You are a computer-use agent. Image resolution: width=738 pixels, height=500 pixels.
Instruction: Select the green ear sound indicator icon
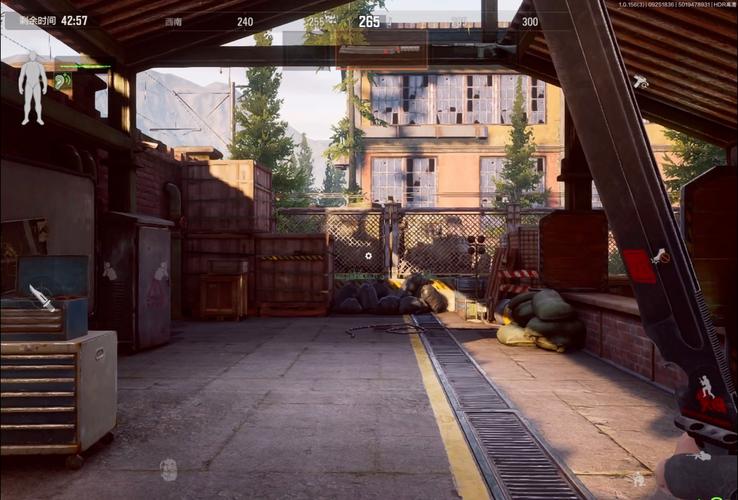pos(63,80)
